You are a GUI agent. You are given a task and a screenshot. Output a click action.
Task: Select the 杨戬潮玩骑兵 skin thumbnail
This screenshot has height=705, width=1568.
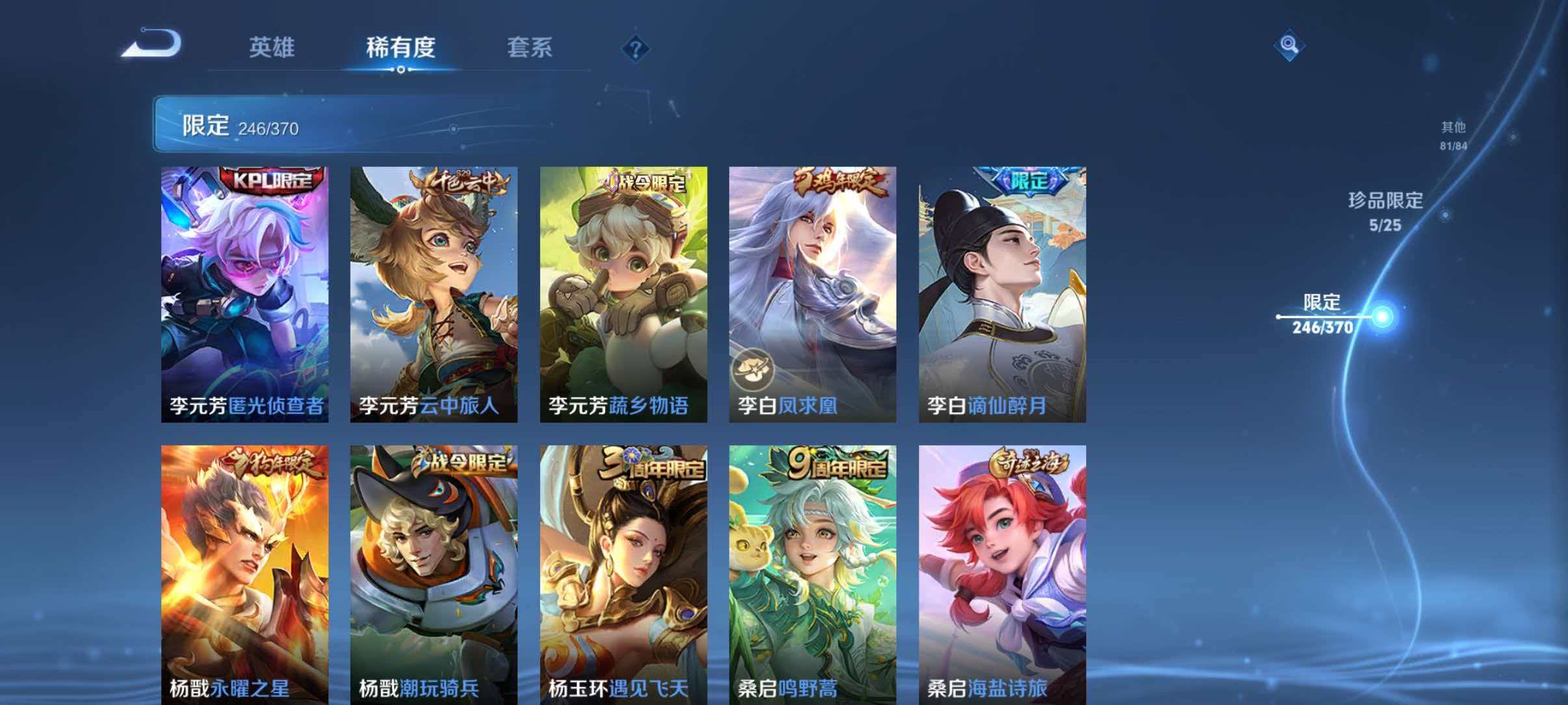431,572
